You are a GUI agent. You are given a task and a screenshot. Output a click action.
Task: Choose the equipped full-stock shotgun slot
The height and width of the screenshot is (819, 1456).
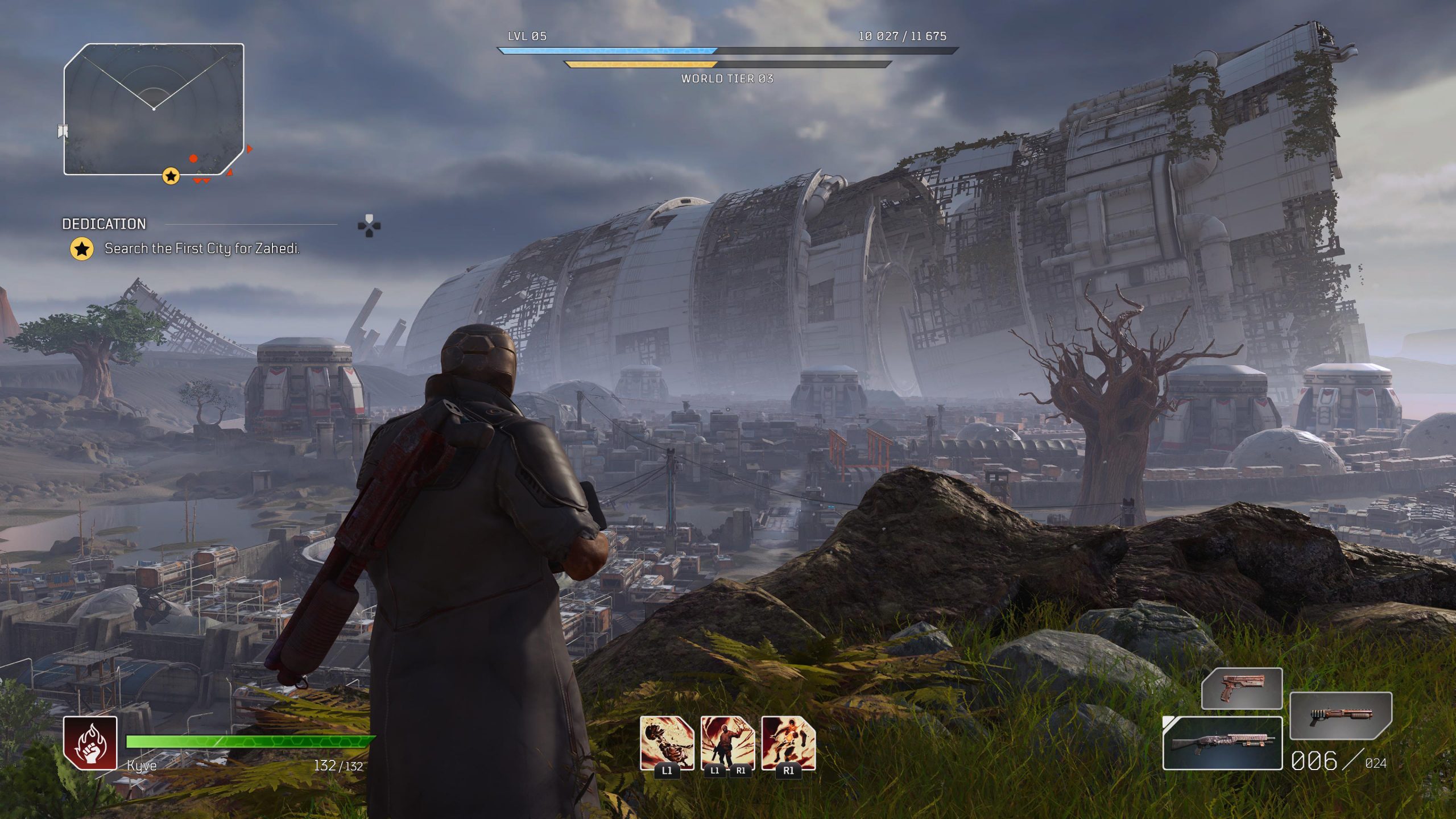1222,743
